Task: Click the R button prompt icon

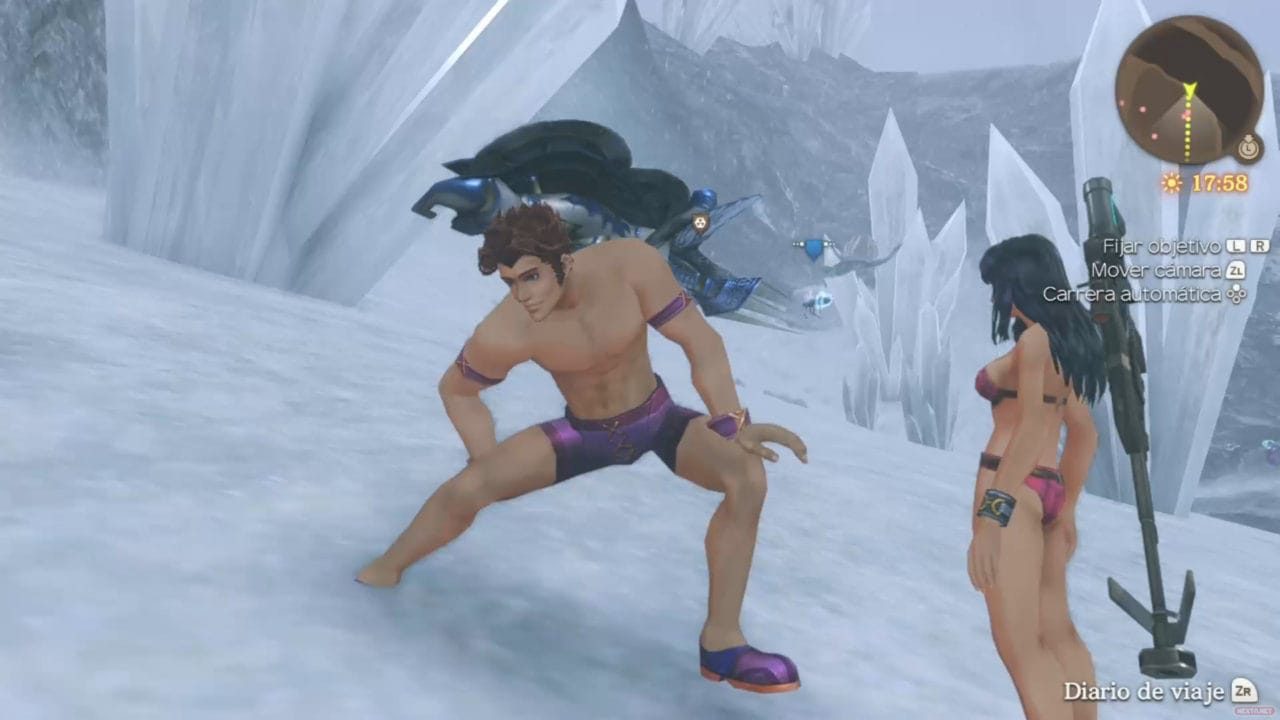Action: [1261, 244]
